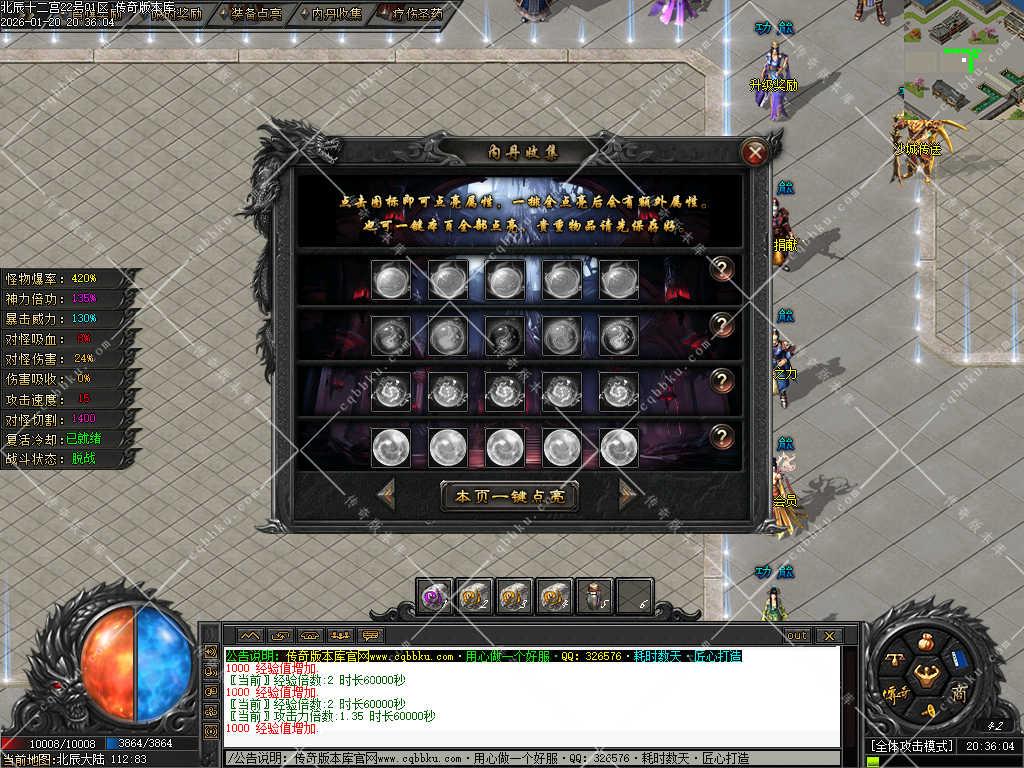Go to the next page with right arrow
This screenshot has width=1024, height=768.
(x=628, y=494)
